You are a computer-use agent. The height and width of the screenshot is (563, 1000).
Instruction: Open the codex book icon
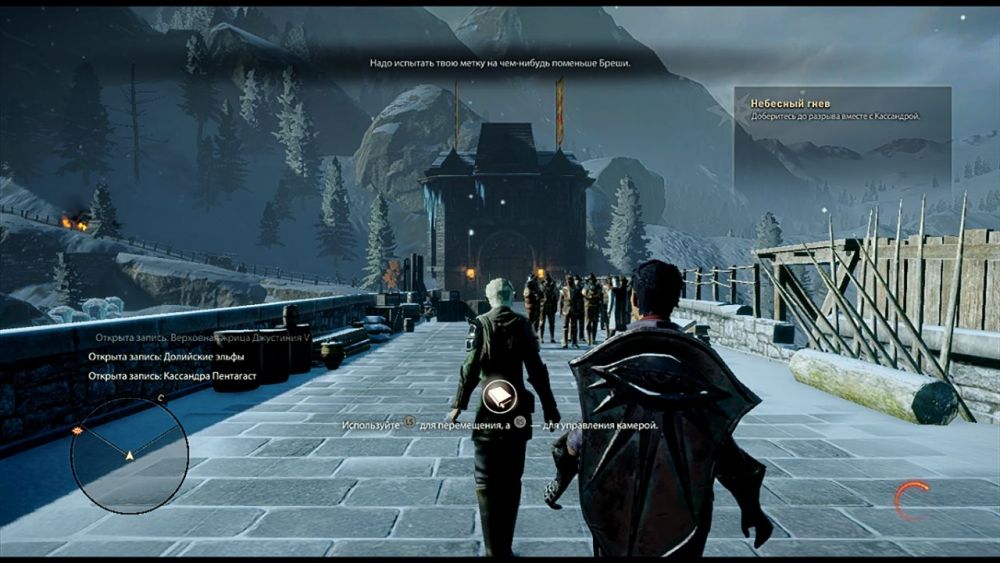499,399
